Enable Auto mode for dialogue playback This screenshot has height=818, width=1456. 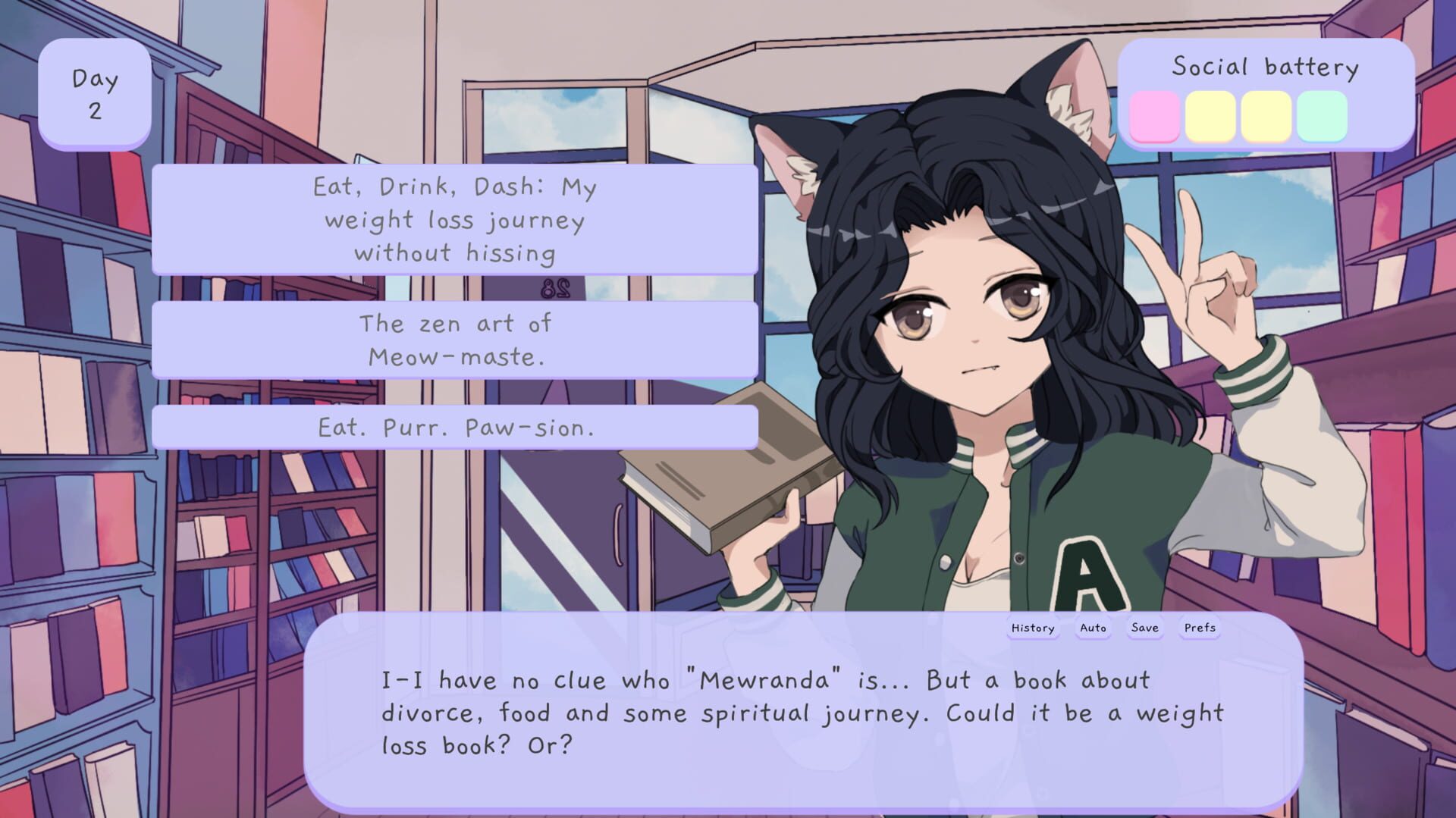(x=1093, y=628)
